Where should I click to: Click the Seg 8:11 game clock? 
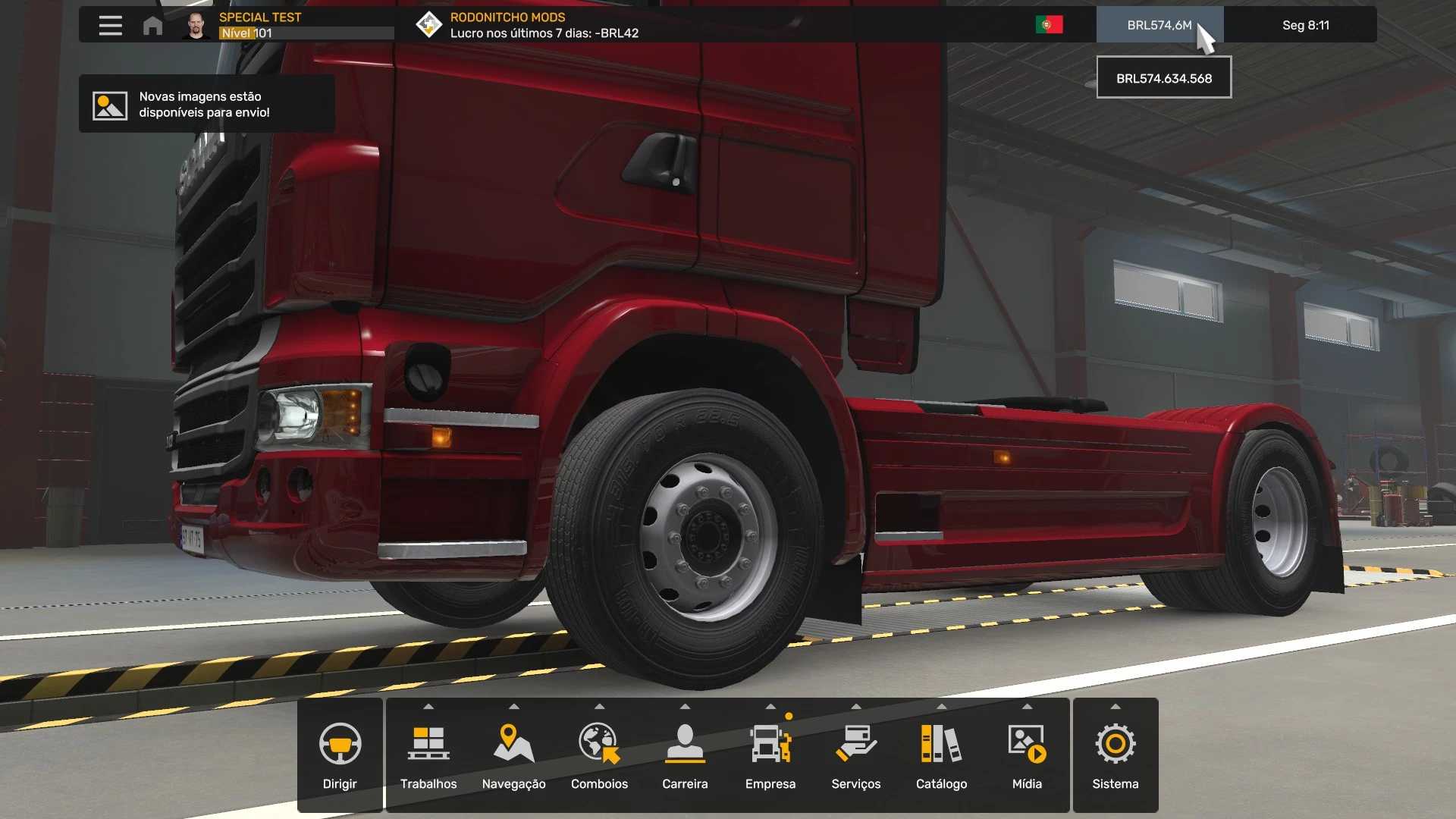click(1305, 25)
